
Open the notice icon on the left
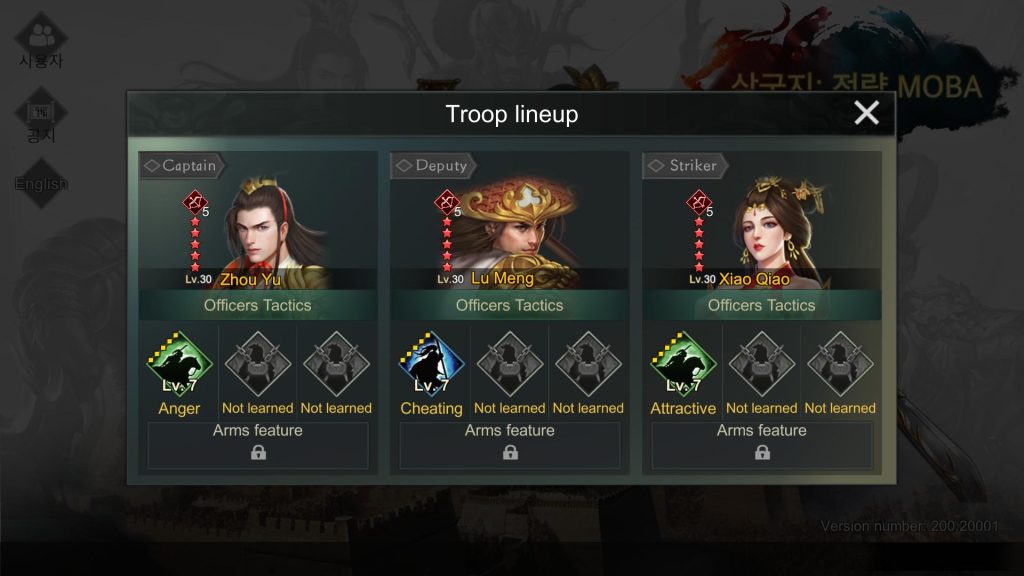[x=41, y=118]
